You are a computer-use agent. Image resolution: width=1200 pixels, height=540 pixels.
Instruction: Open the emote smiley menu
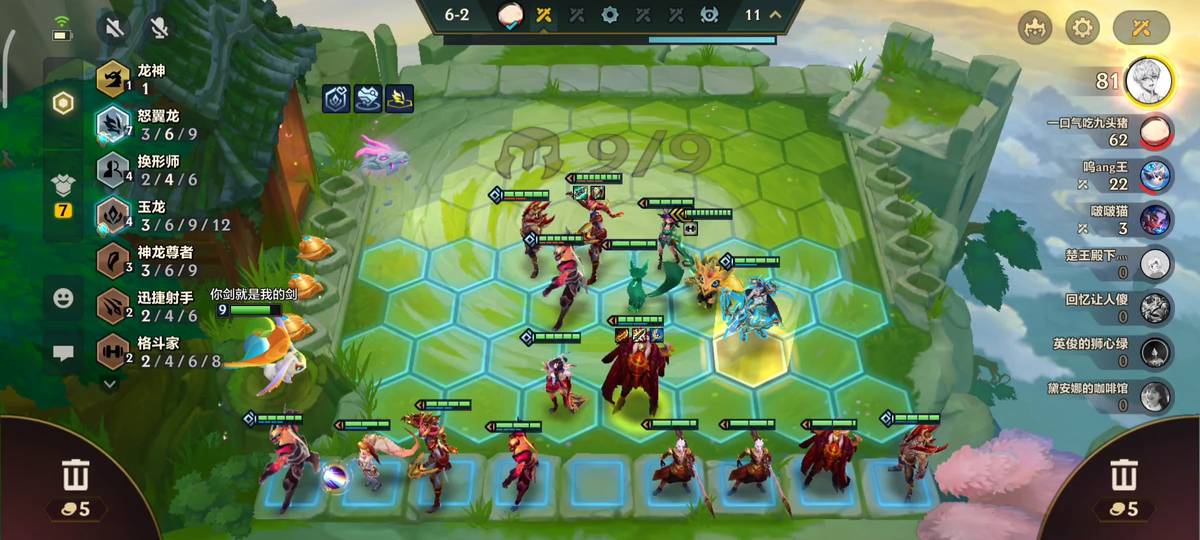pyautogui.click(x=63, y=297)
